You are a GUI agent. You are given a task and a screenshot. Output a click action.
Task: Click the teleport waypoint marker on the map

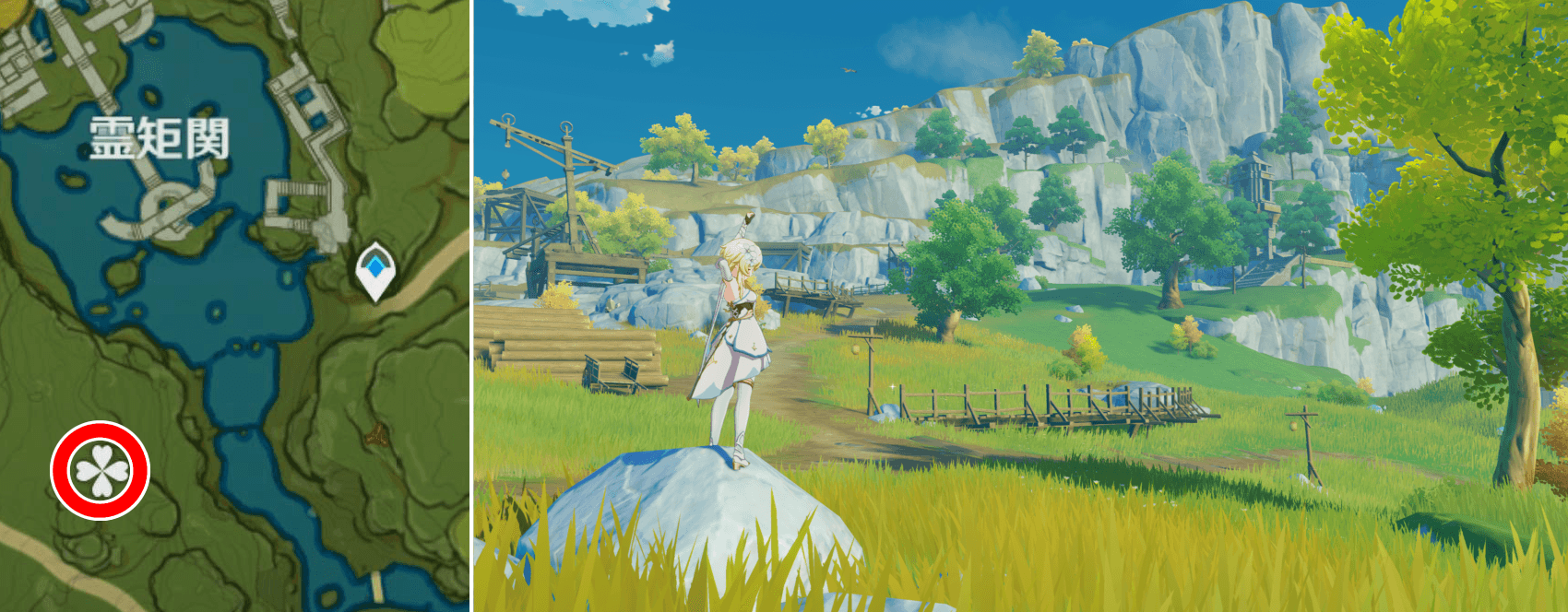point(375,270)
